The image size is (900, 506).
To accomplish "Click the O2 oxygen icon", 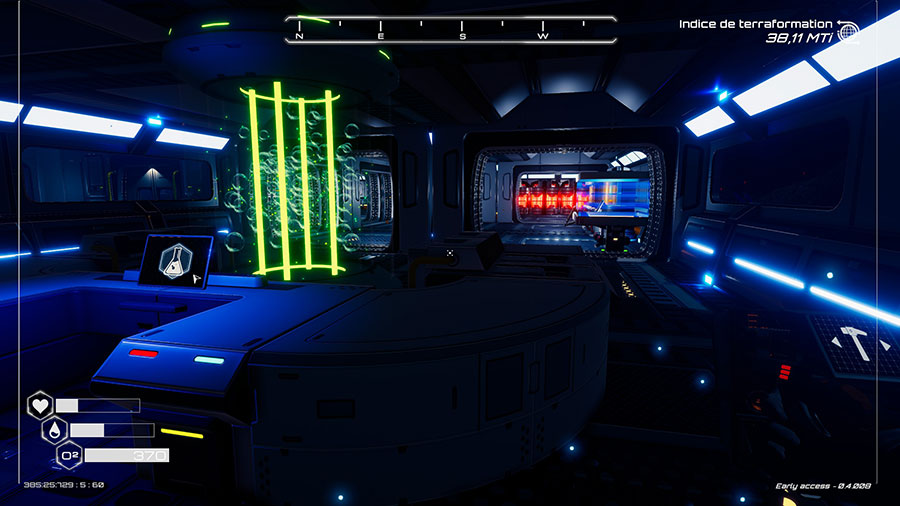I will [x=69, y=456].
